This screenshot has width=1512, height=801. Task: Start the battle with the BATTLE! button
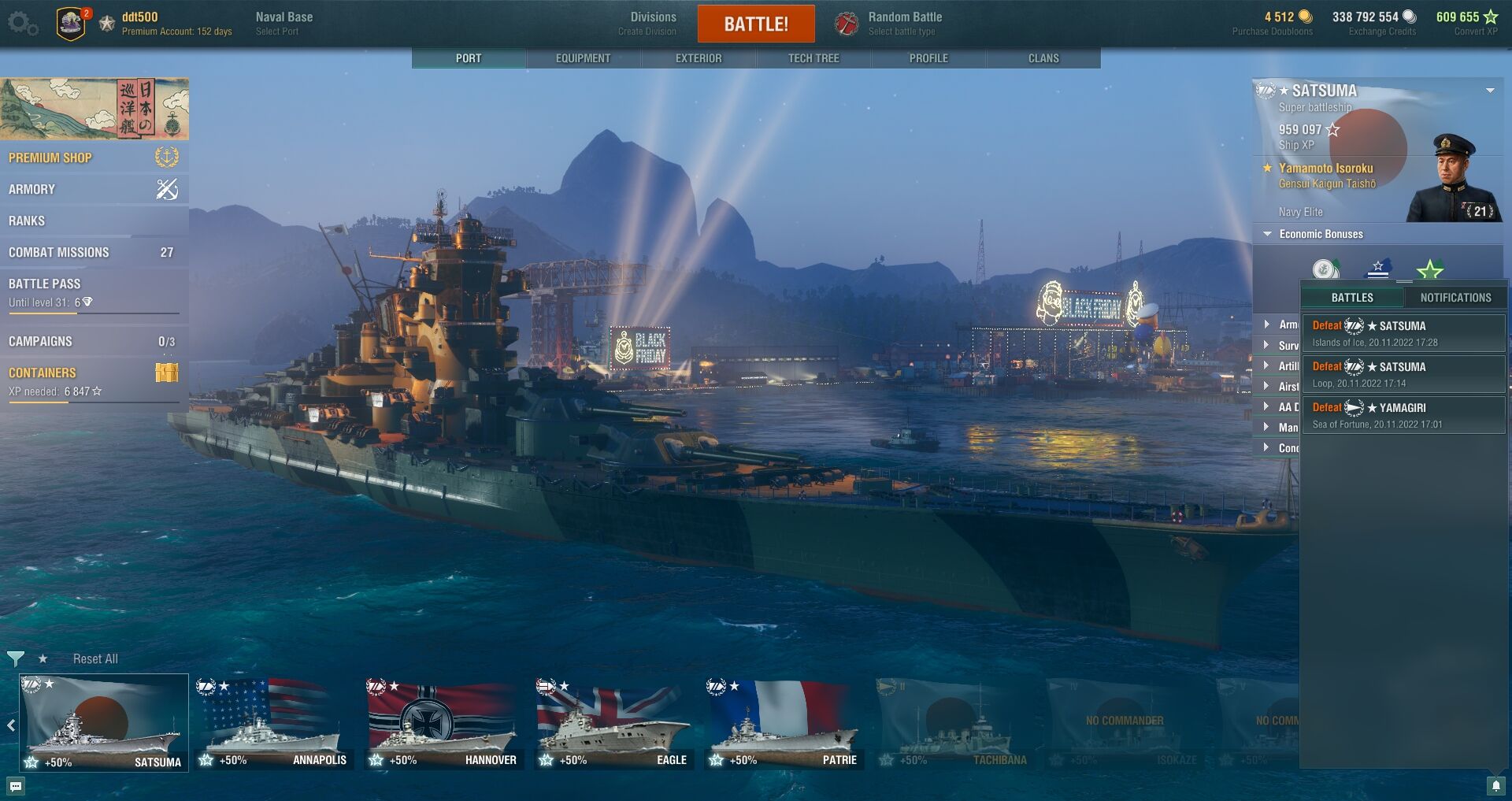pos(755,24)
